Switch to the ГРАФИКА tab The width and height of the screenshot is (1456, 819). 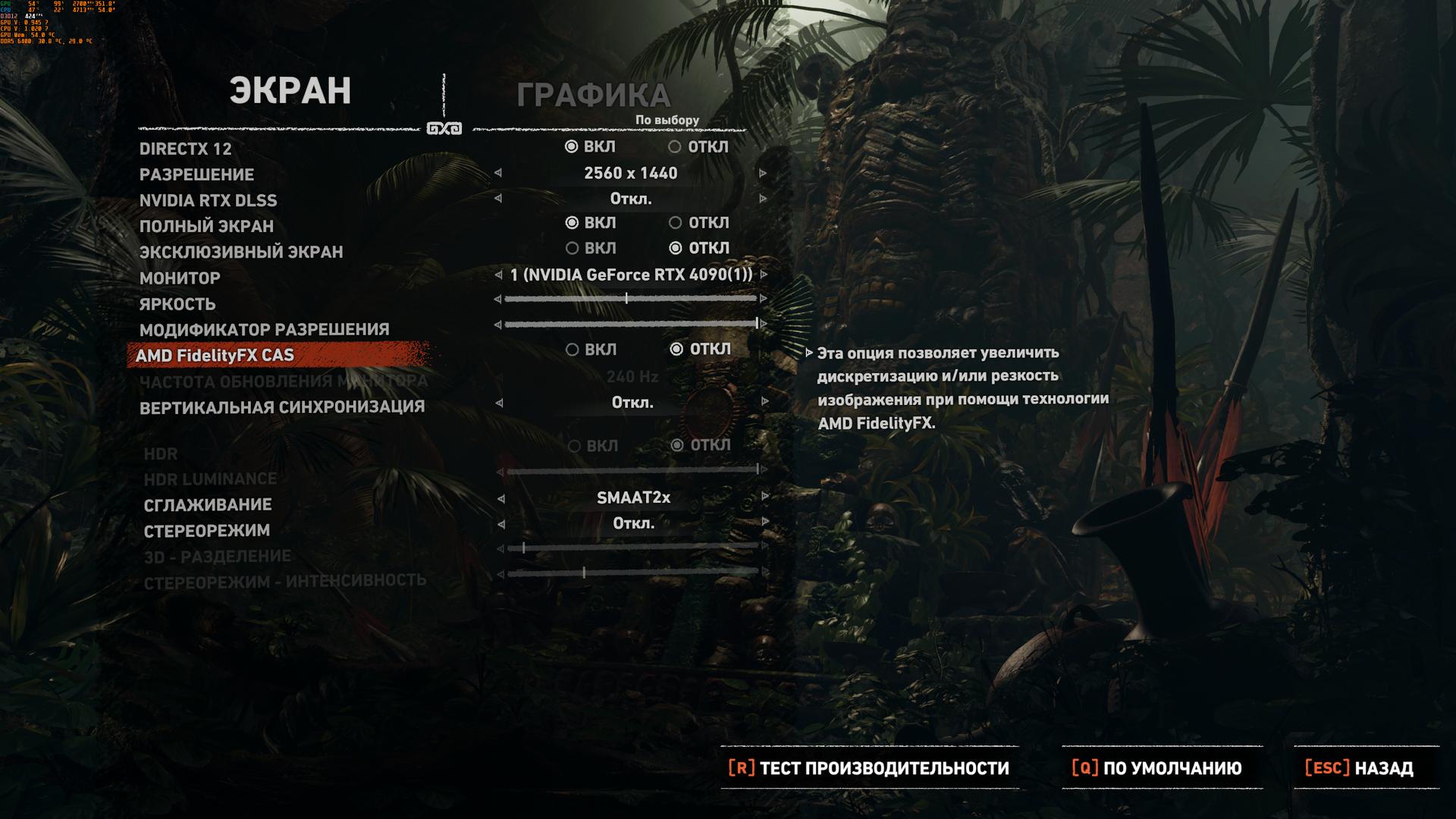(x=593, y=96)
